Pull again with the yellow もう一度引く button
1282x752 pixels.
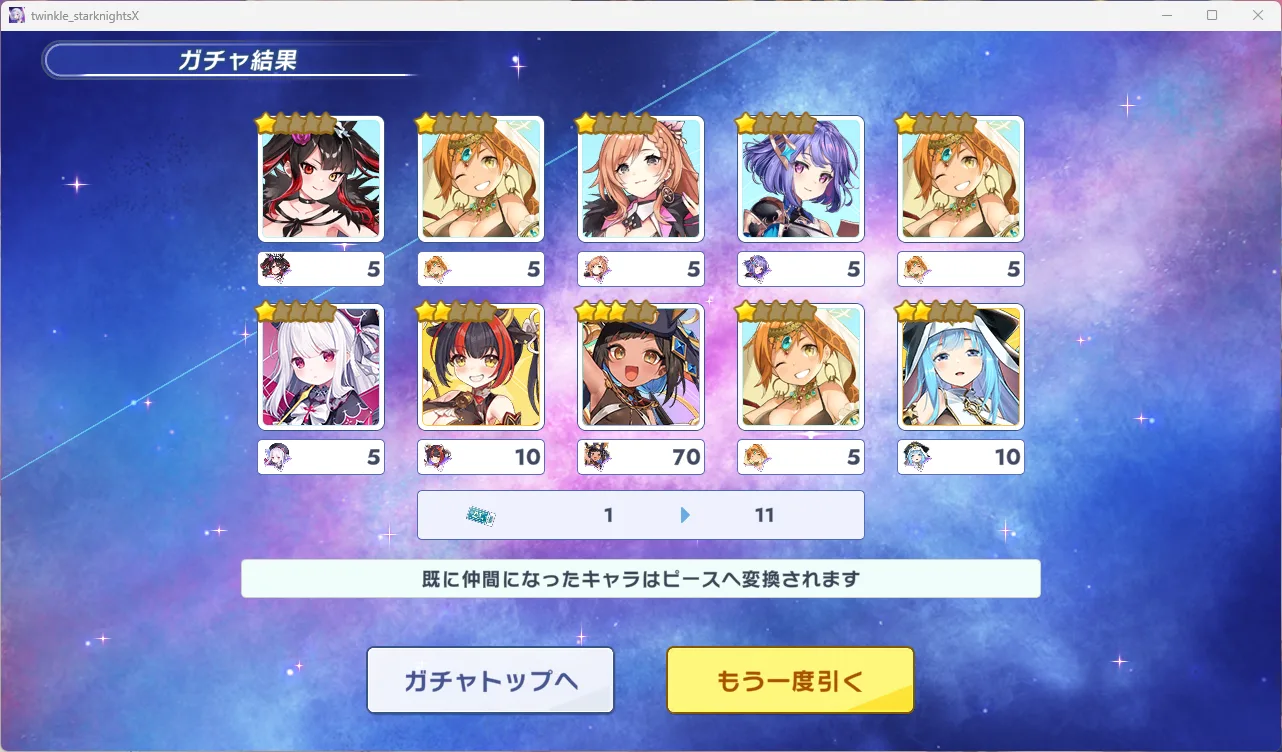click(790, 680)
